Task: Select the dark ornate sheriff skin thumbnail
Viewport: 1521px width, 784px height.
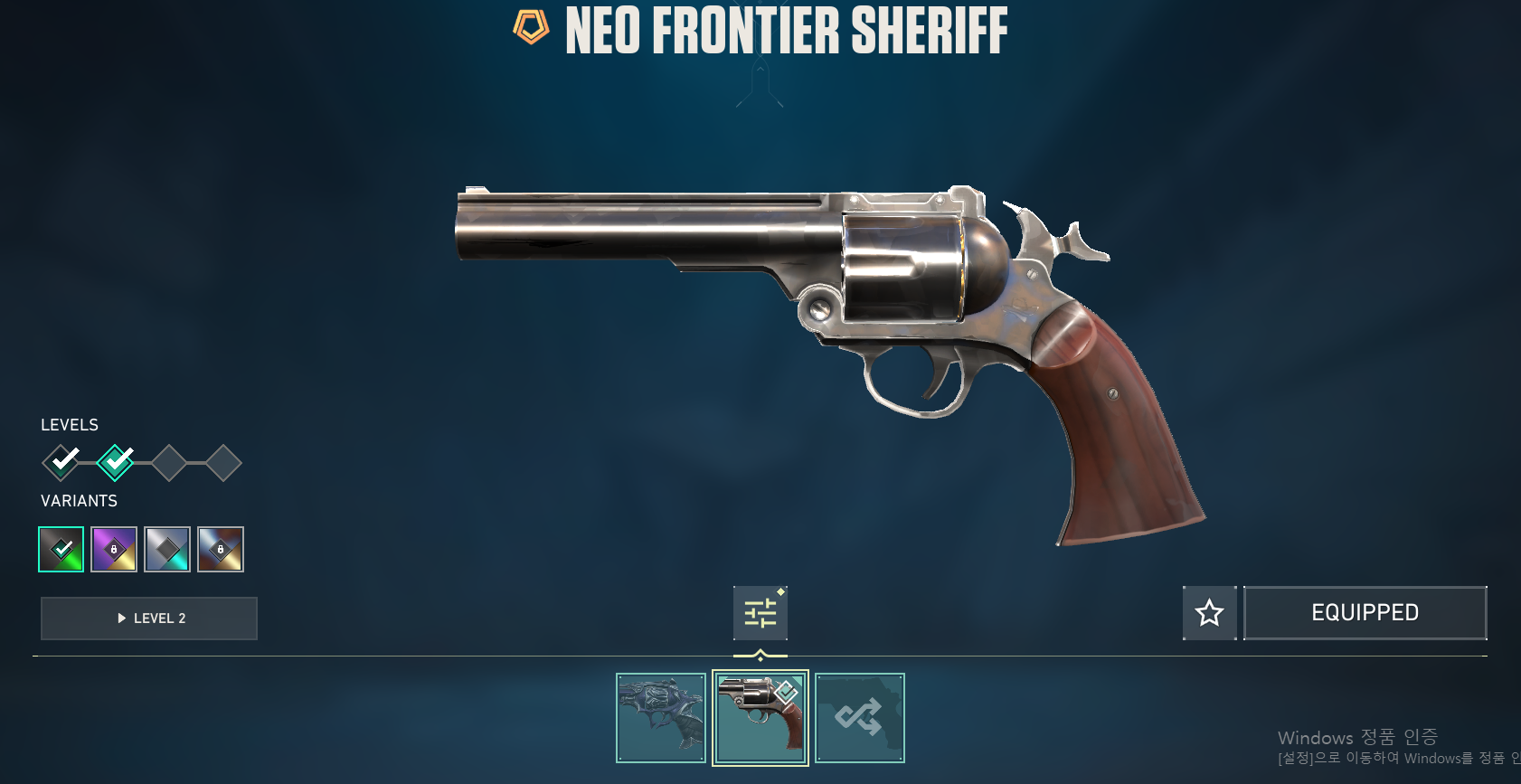Action: point(661,718)
